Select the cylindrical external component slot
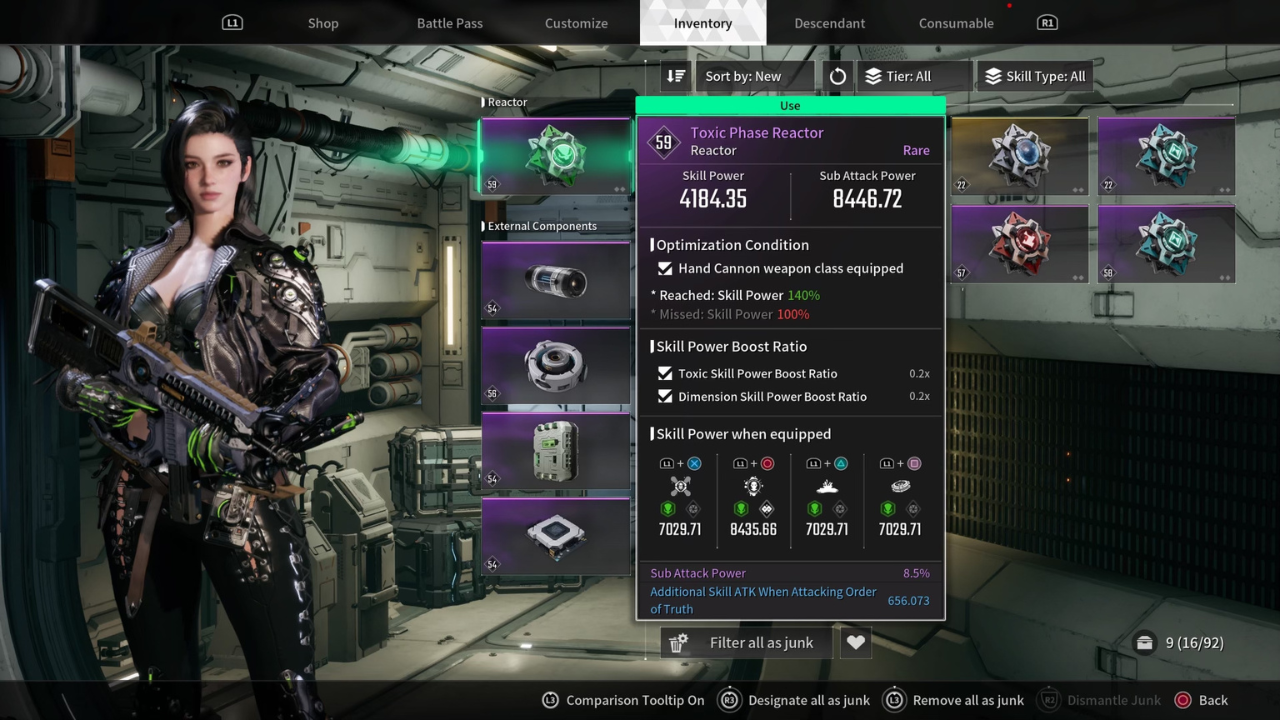This screenshot has width=1280, height=720. [x=555, y=281]
